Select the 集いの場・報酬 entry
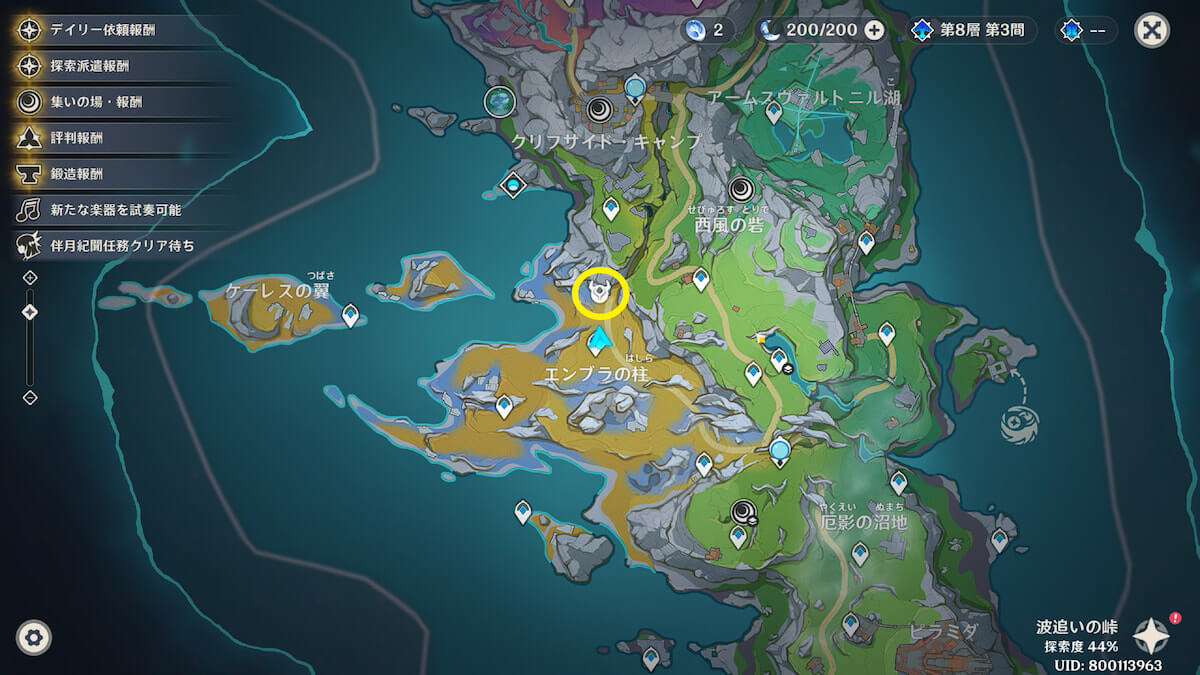Screen dimensions: 1200x675 point(96,102)
